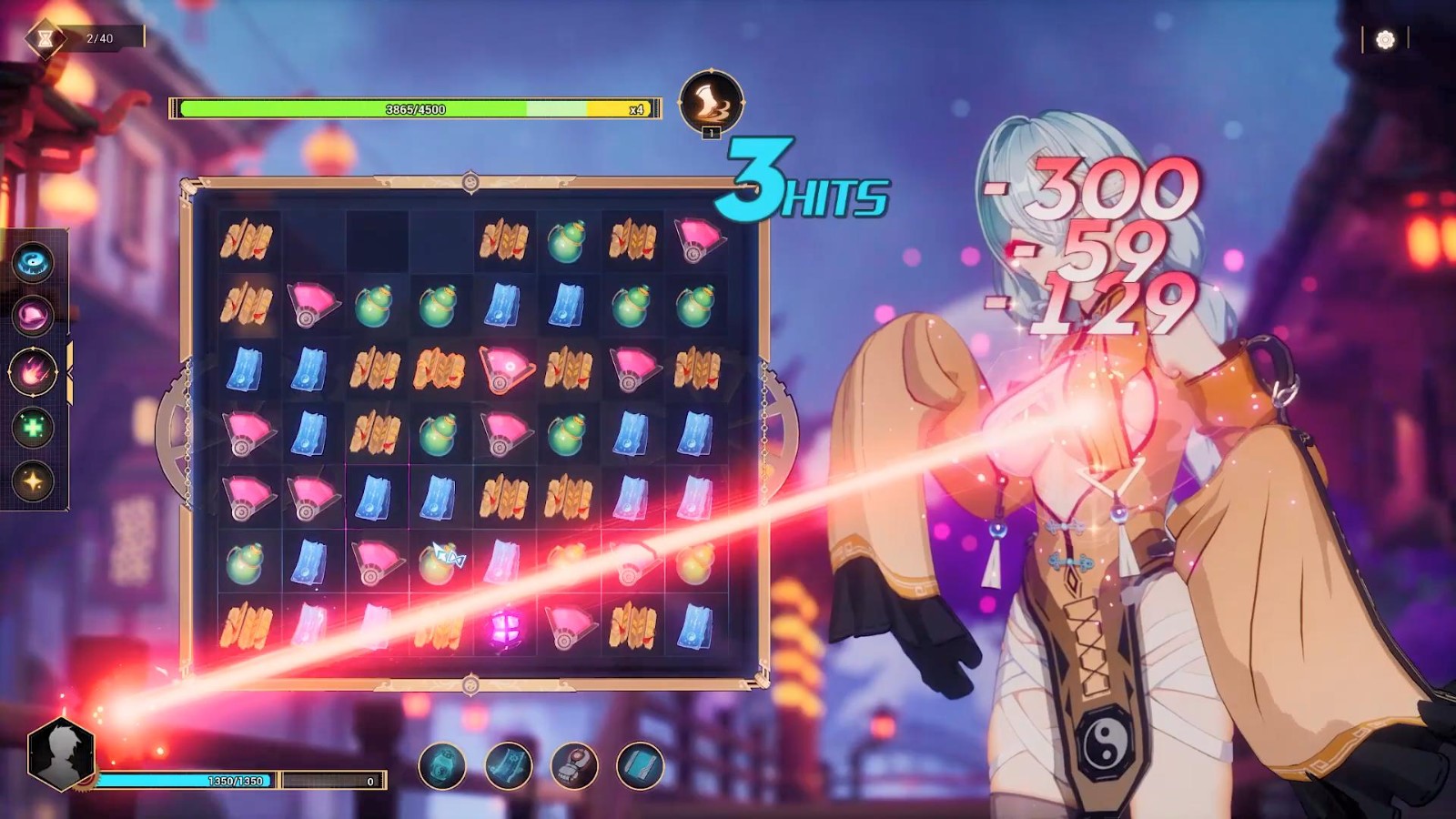Click the enemy swirl skill icon
Screen dimensions: 1456x819
711,103
